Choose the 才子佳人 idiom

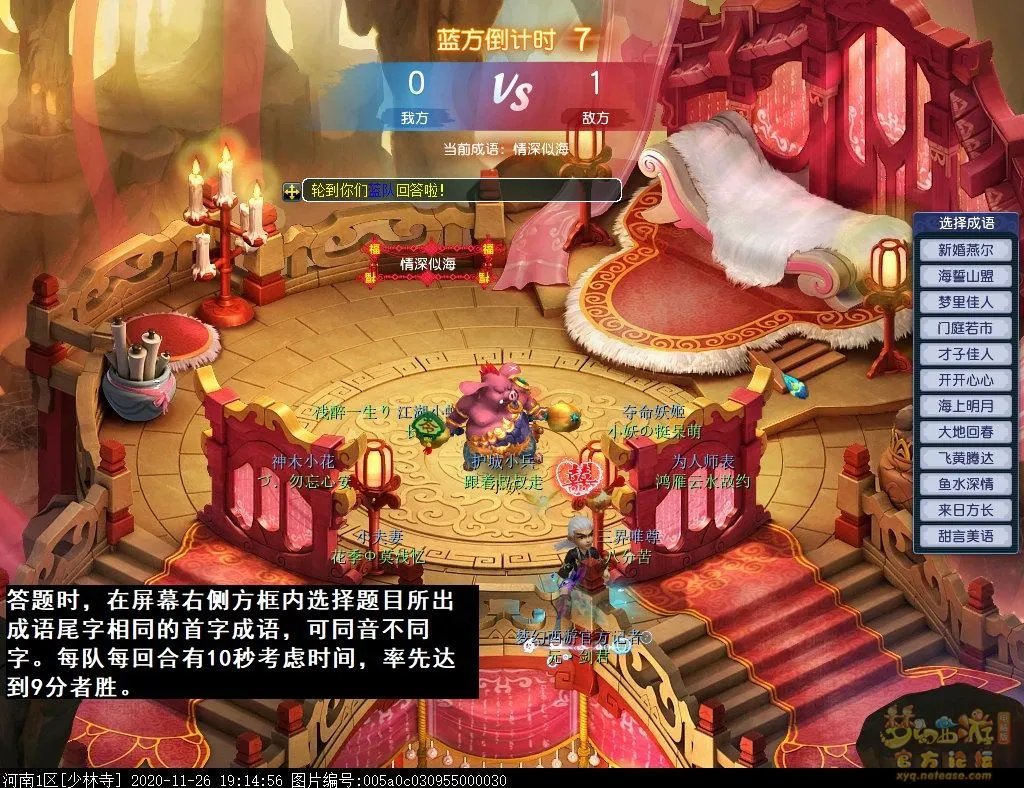click(x=965, y=354)
